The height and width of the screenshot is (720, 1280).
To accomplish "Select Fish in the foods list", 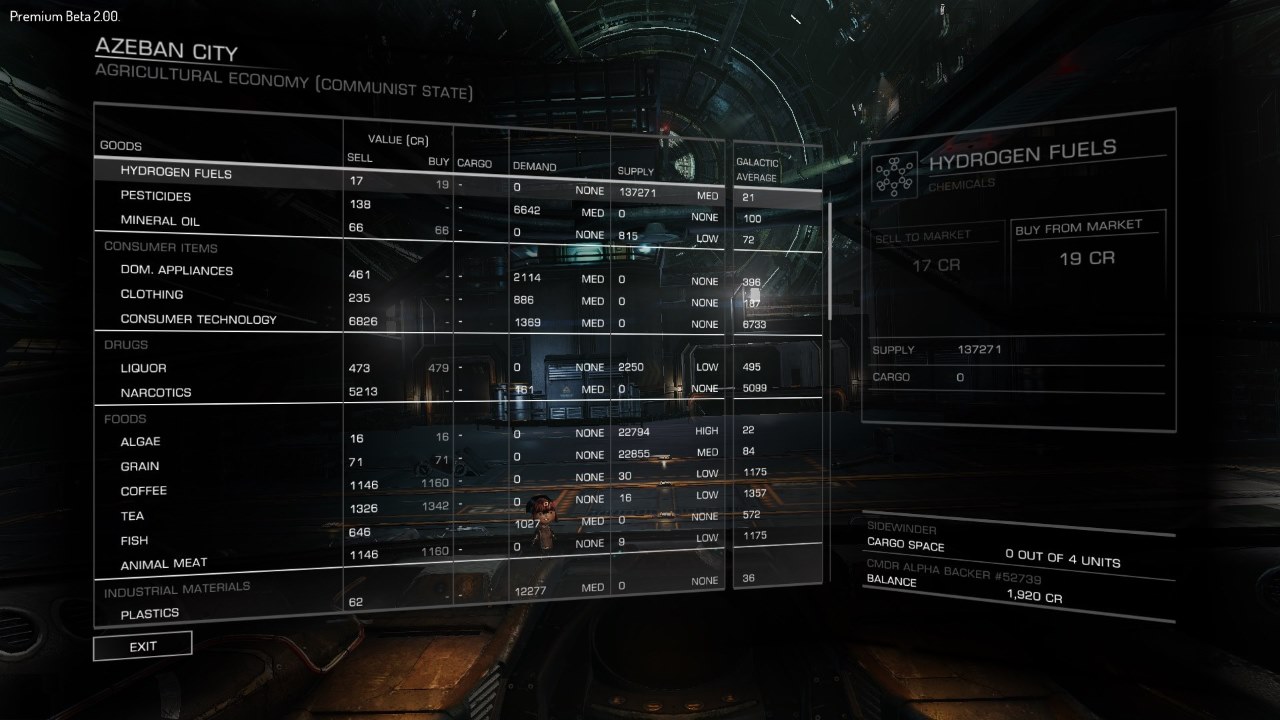I will click(134, 540).
